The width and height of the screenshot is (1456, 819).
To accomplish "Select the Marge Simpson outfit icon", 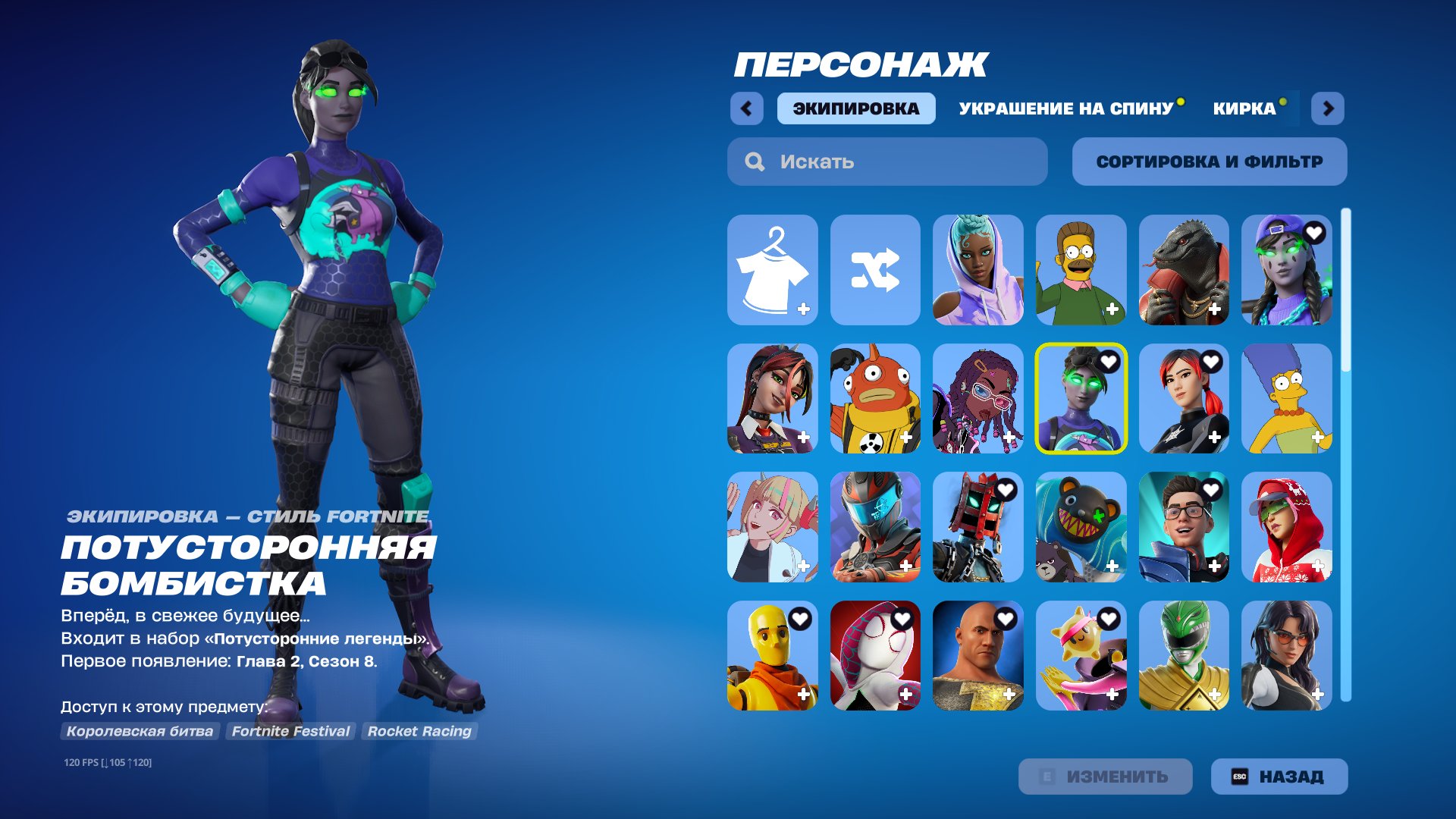I will pos(1287,400).
